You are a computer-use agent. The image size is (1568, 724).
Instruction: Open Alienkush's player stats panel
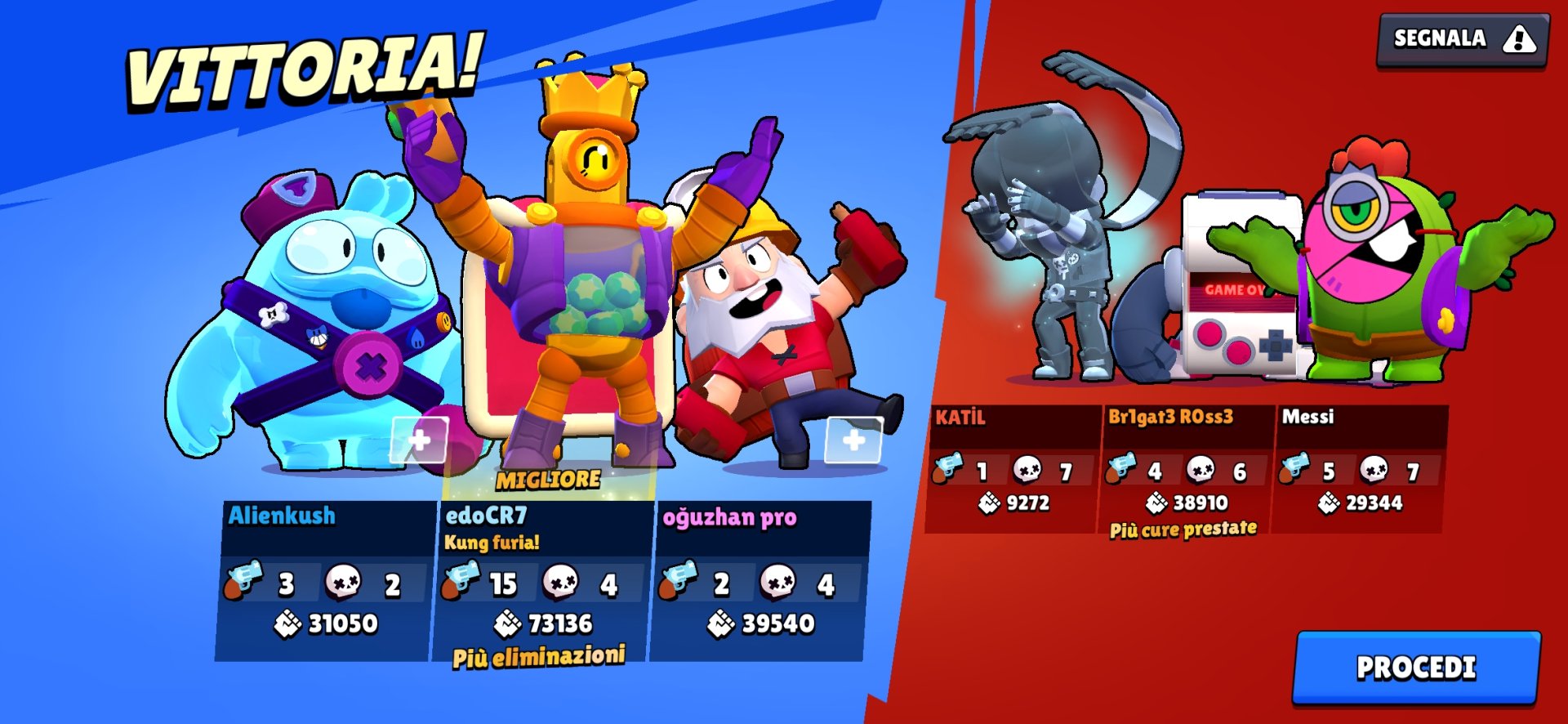324,580
